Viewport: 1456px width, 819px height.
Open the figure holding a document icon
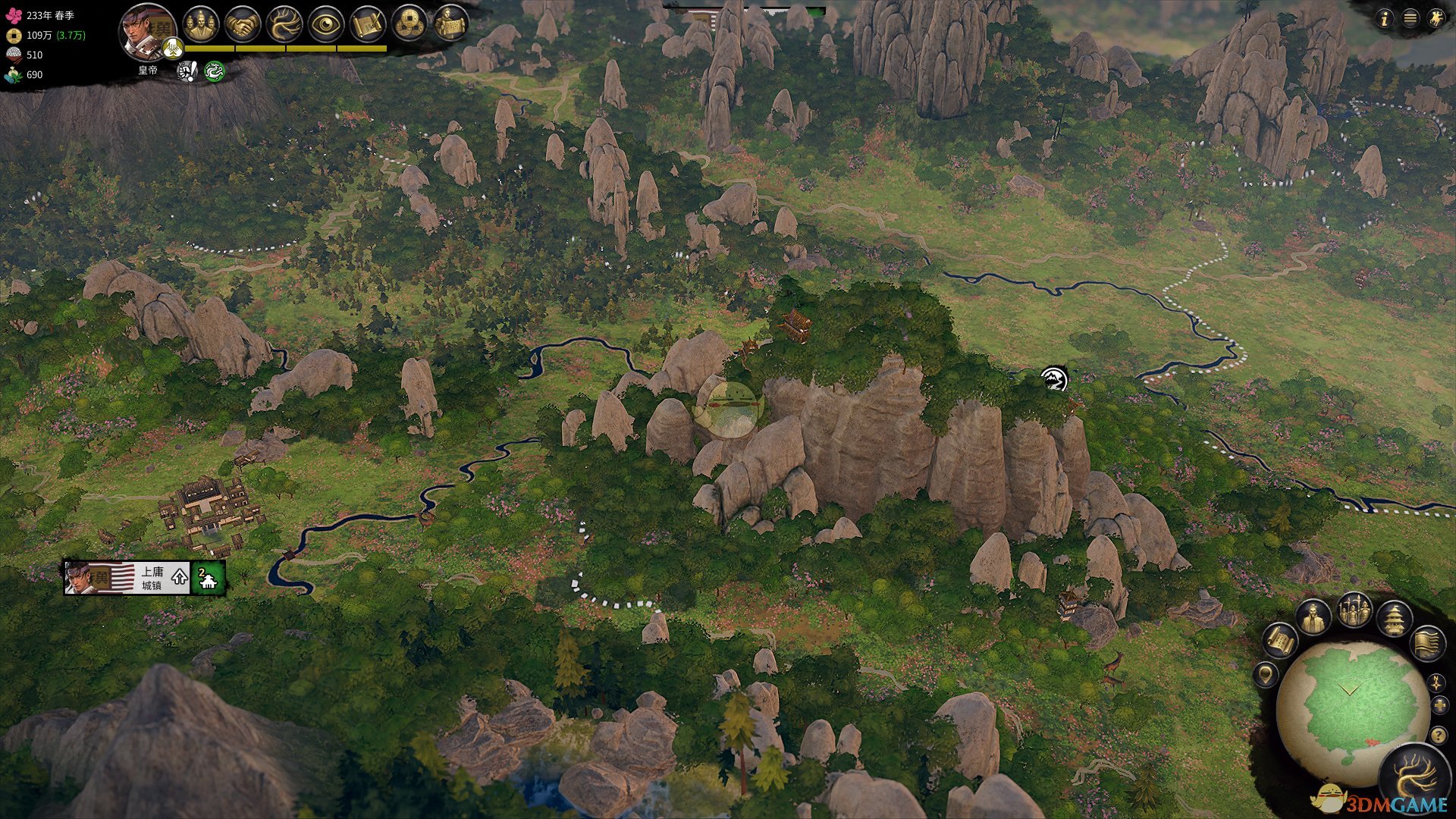pyautogui.click(x=450, y=24)
